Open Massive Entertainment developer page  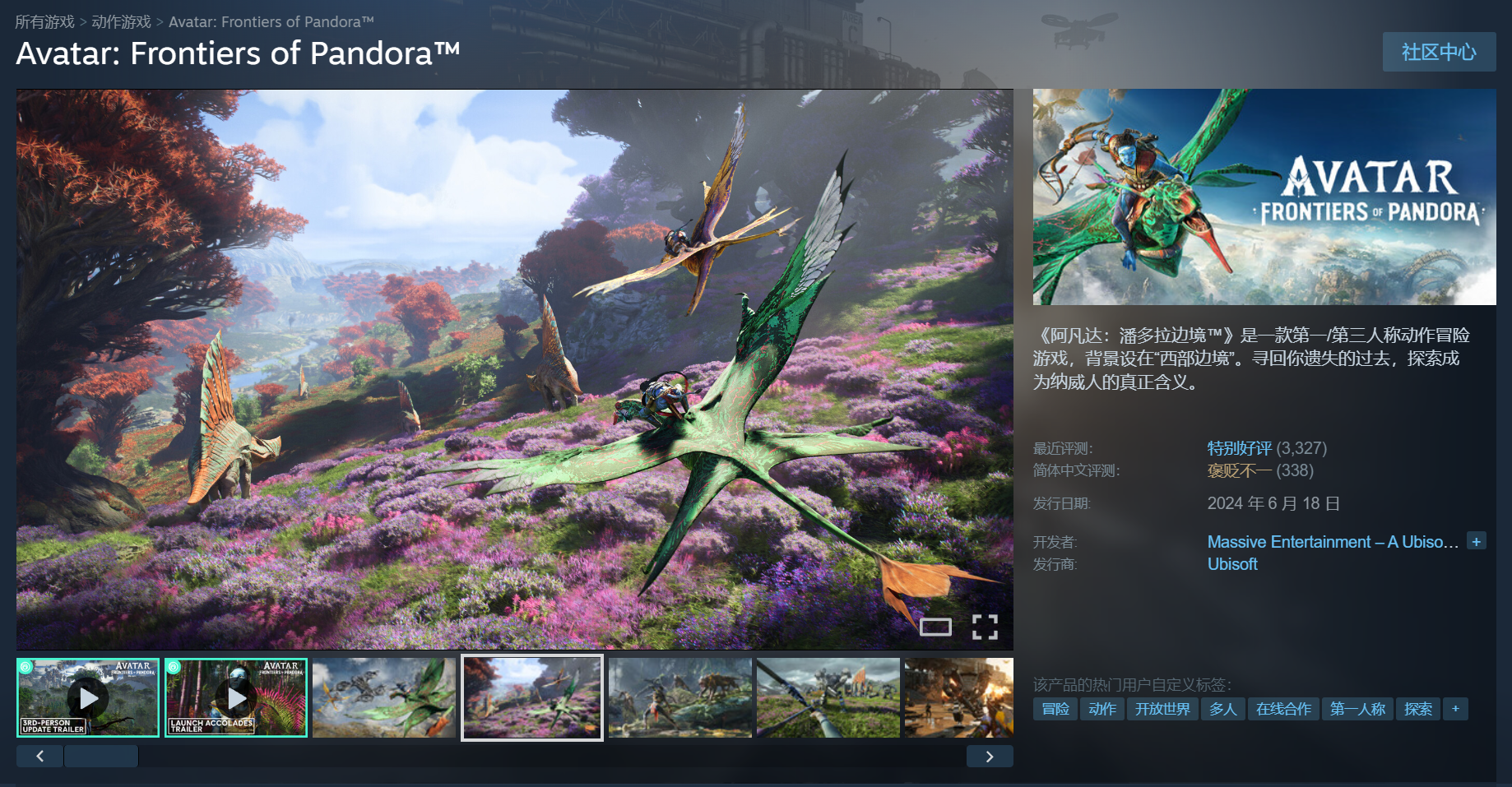(1332, 542)
